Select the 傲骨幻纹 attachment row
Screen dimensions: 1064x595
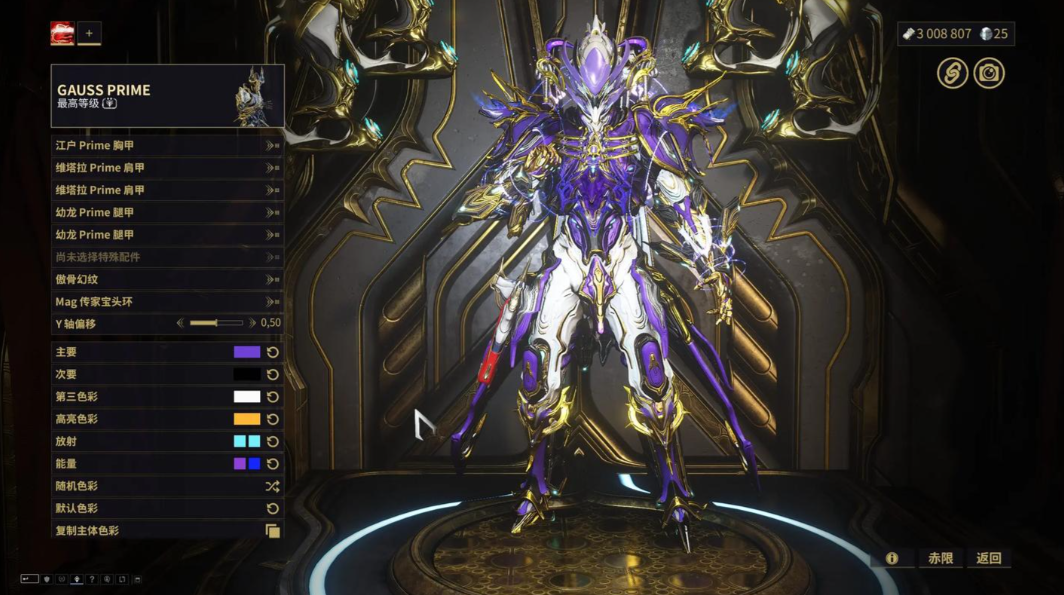(x=167, y=279)
